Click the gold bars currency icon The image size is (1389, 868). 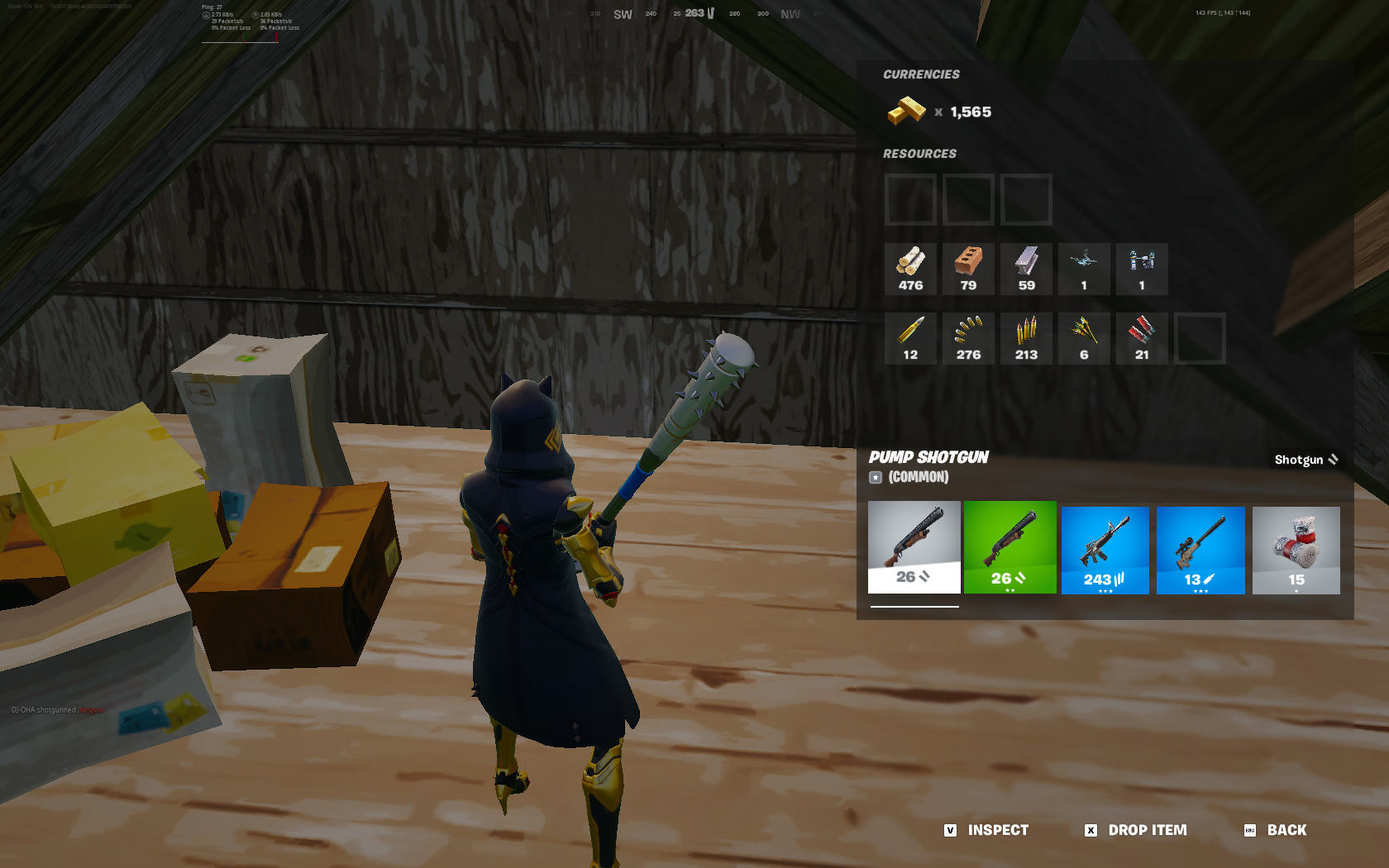[906, 111]
